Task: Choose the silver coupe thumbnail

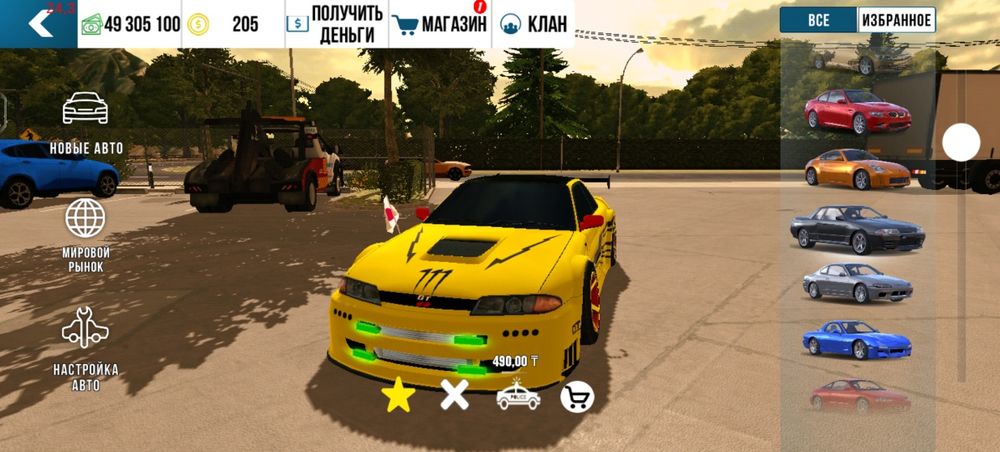Action: click(x=858, y=283)
